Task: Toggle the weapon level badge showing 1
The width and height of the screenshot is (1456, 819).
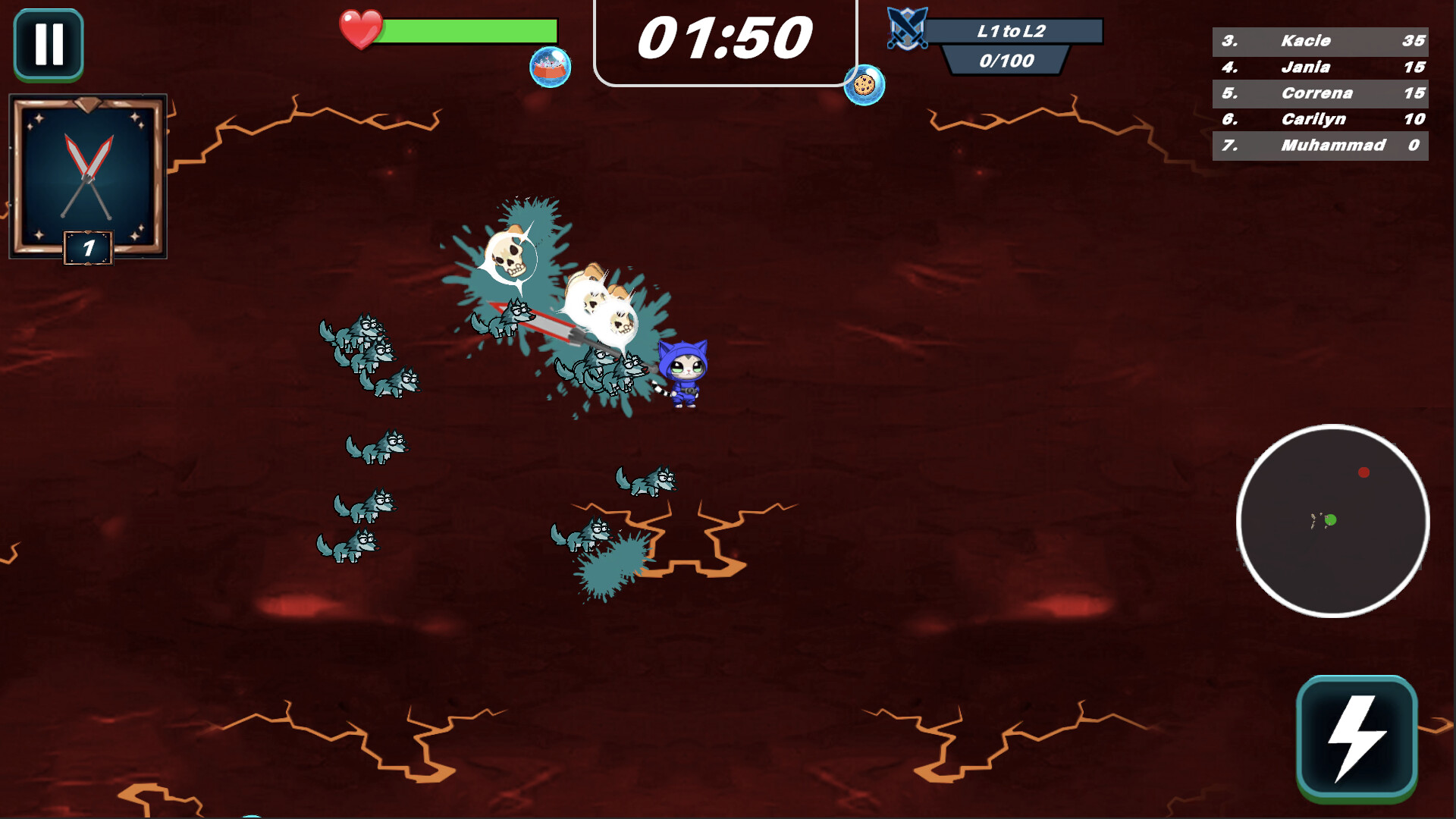Action: point(86,246)
